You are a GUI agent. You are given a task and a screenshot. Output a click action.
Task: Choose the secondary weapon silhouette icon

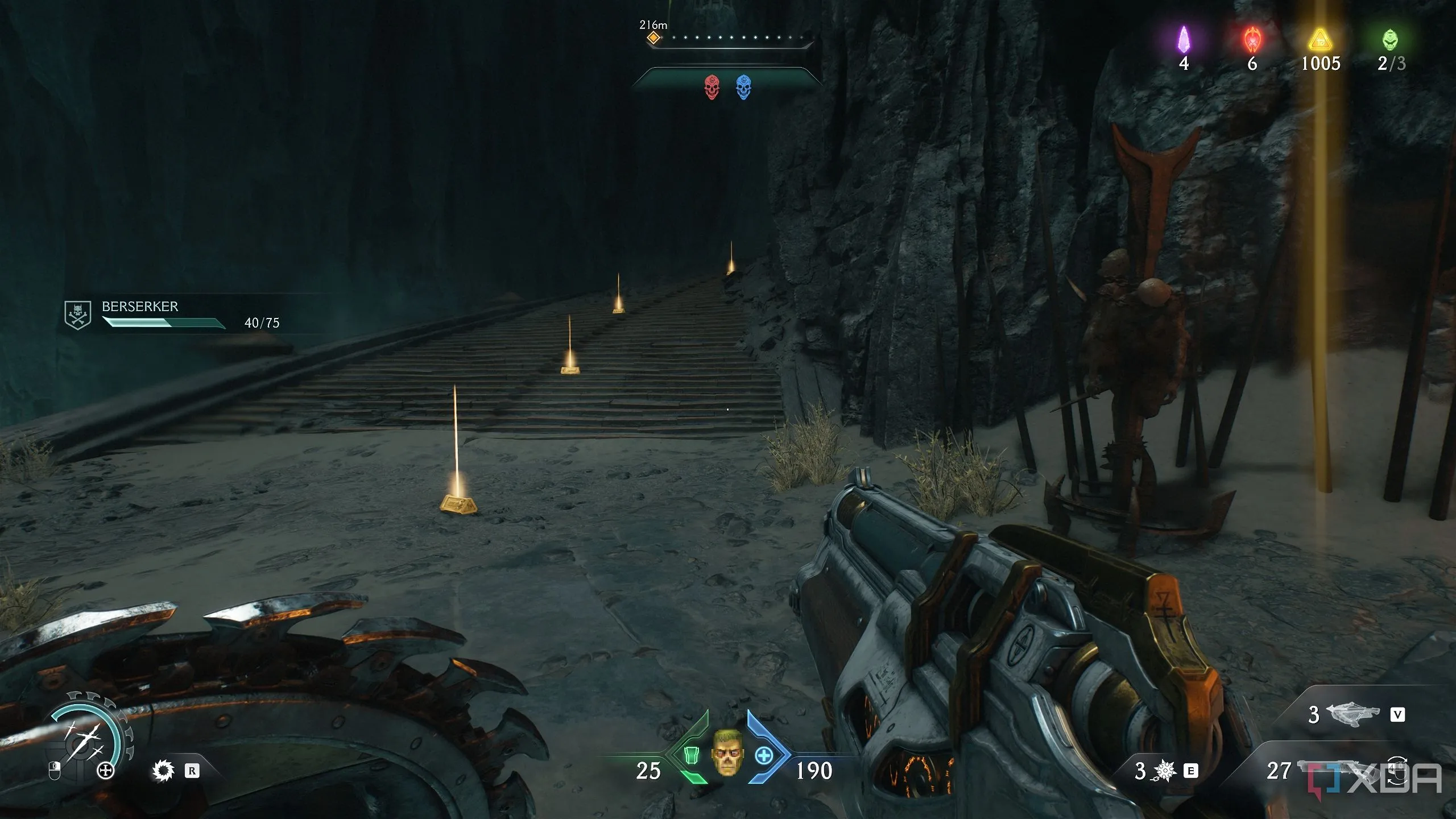pyautogui.click(x=1352, y=714)
